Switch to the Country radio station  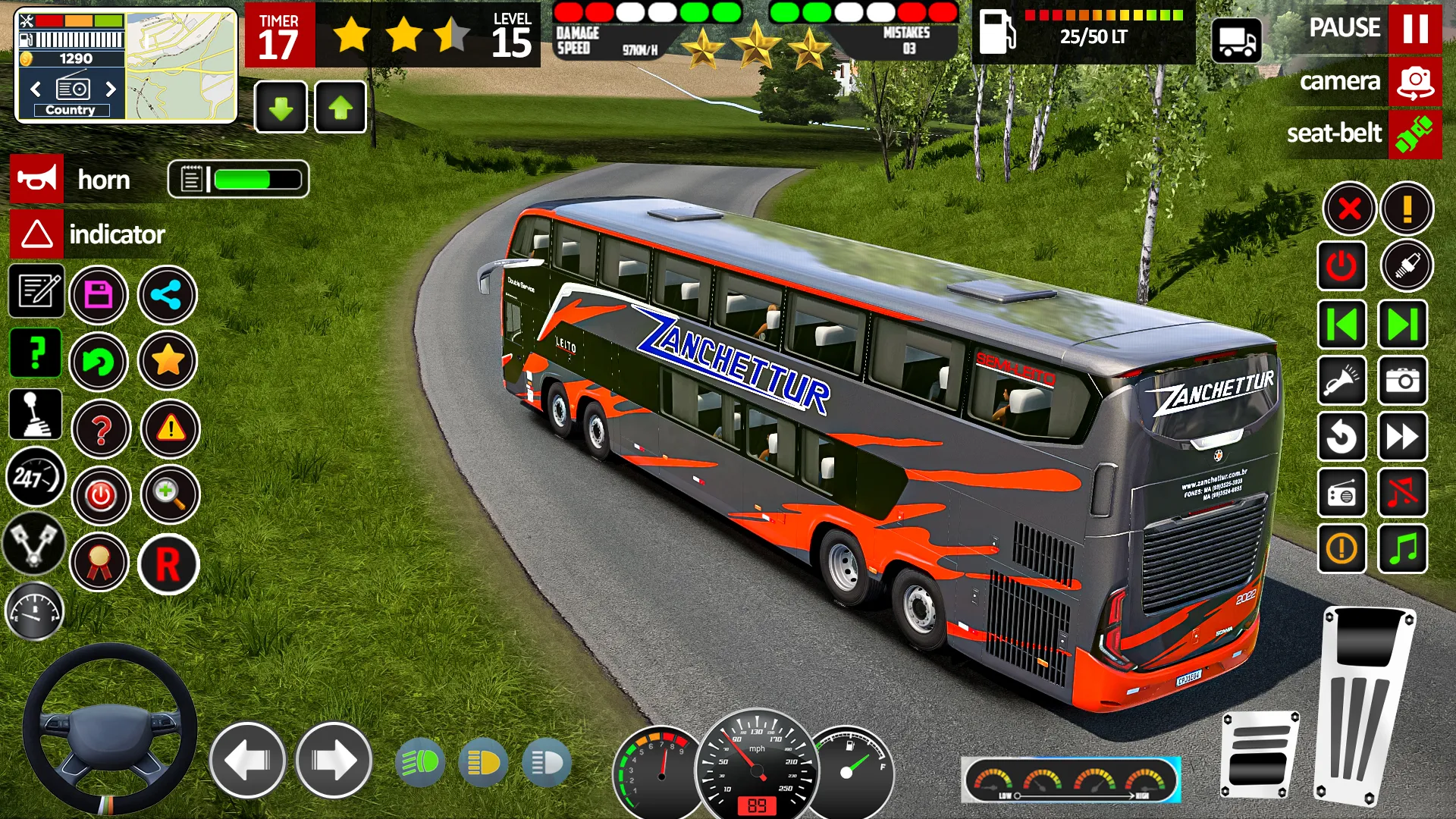(x=70, y=109)
